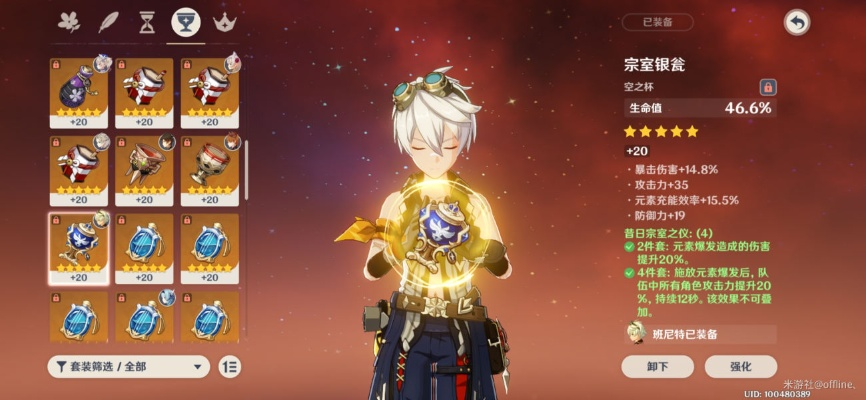Open 强化 to enhance the artifact
Image resolution: width=866 pixels, height=400 pixels.
[740, 366]
